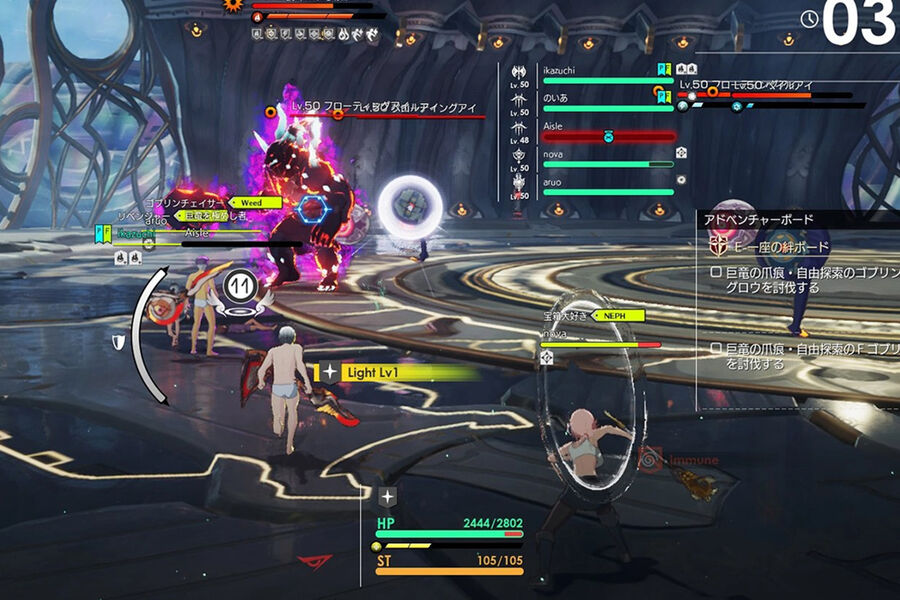The image size is (900, 600).
Task: Click the Fゴブリン討伐 objective checkbox
Action: click(715, 349)
